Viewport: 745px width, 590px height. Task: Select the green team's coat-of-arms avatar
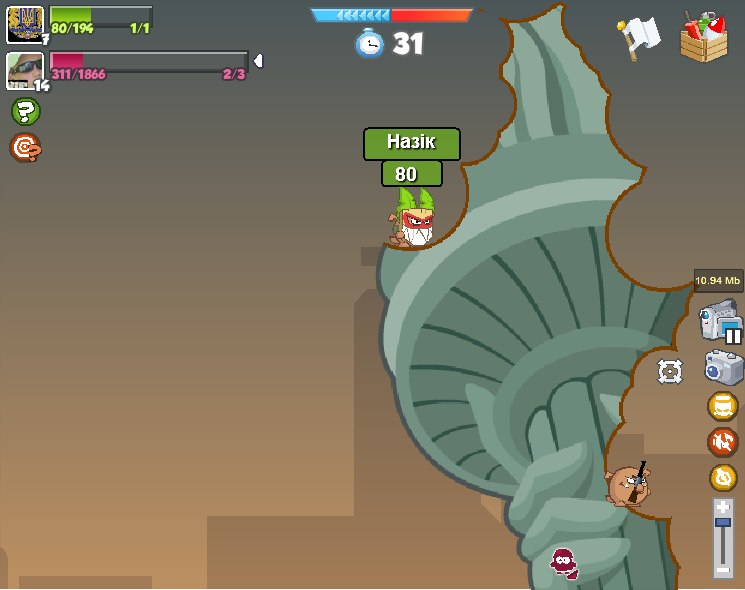click(x=24, y=23)
